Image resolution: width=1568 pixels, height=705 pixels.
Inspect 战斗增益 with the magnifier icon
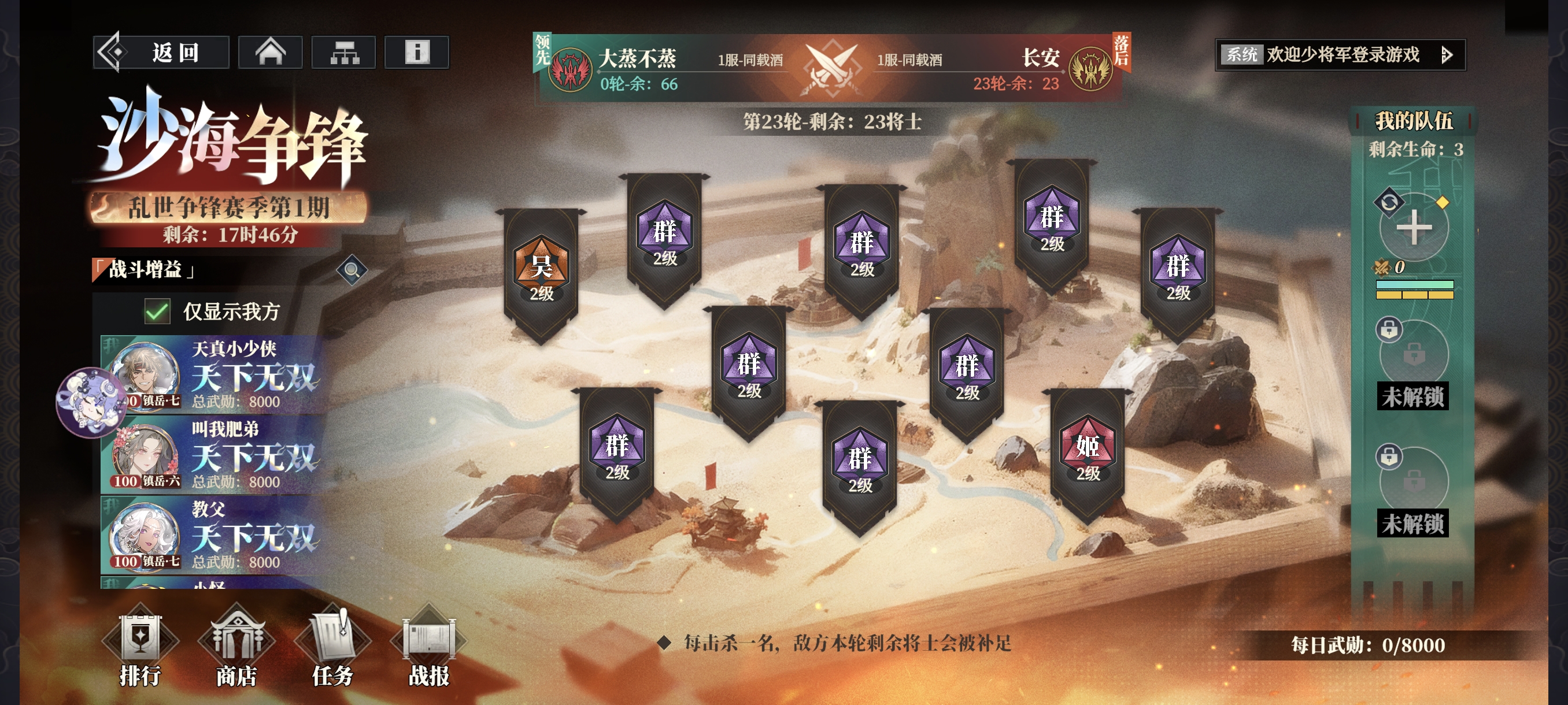pos(352,269)
